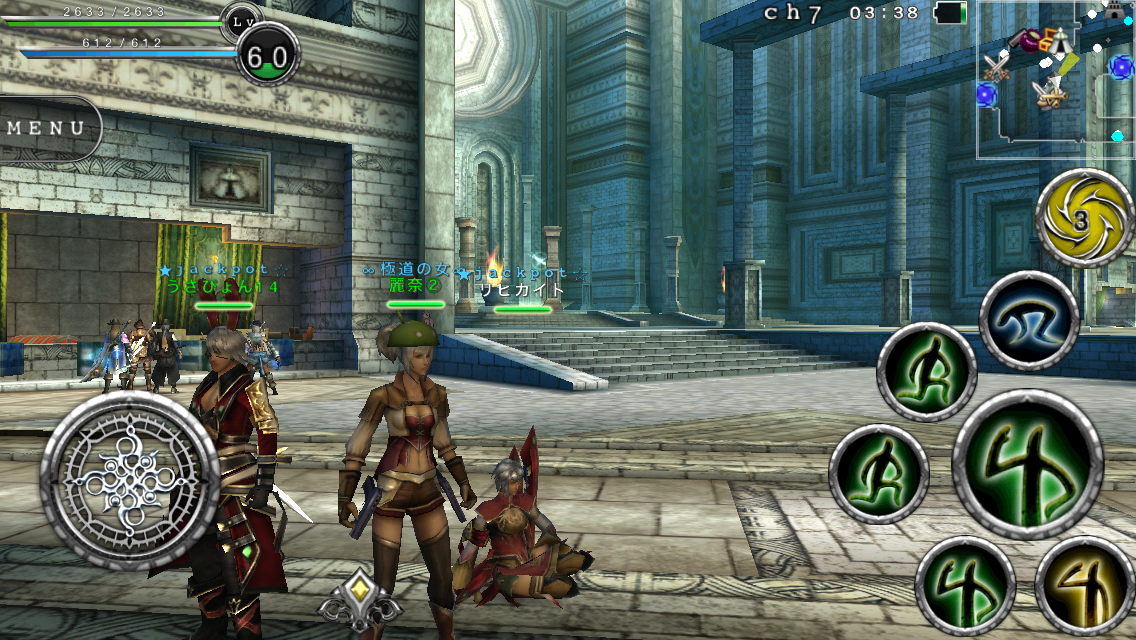Select player name tag うさぴょん14
Viewport: 1136px width, 640px height.
221,287
